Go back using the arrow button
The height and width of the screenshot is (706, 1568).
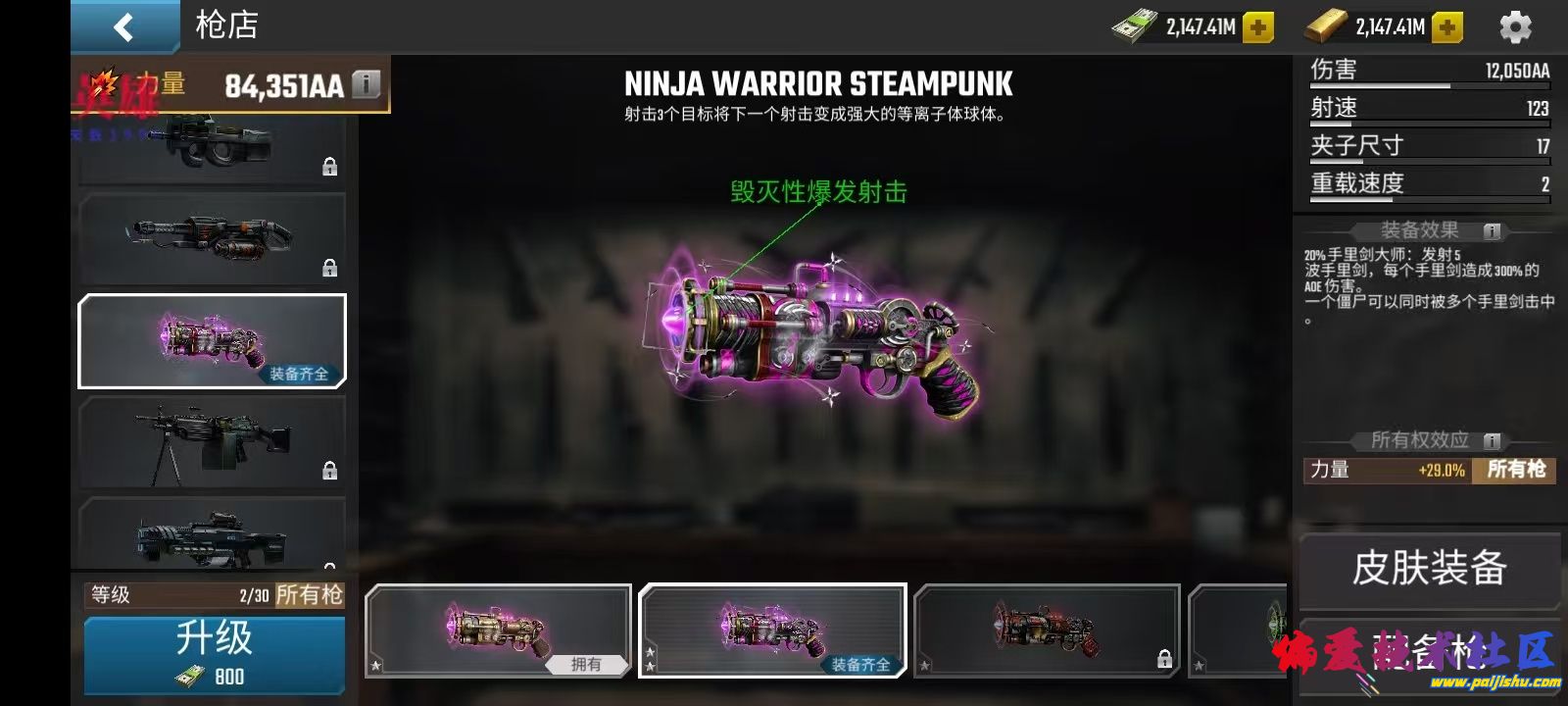[123, 26]
